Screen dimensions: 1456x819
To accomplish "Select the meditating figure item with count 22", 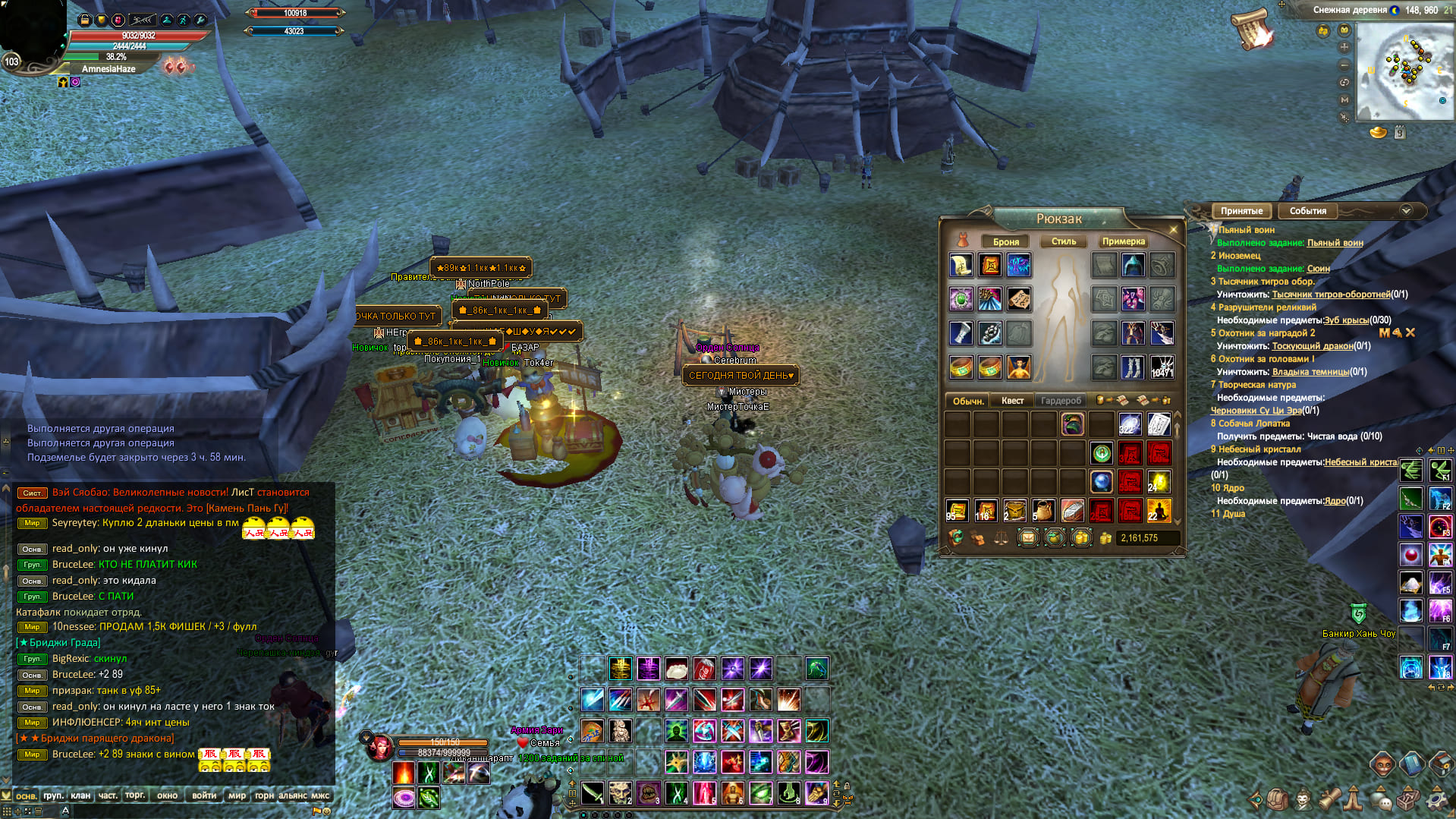I will (1159, 511).
